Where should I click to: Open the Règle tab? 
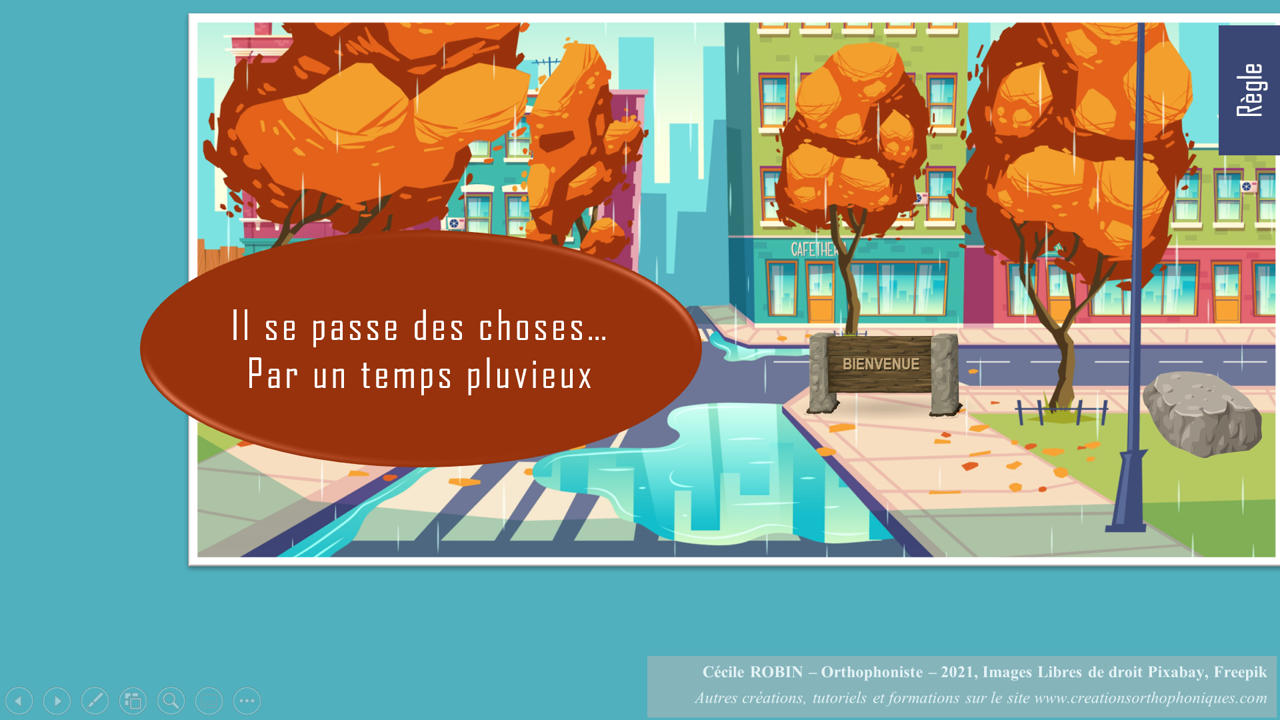(x=1248, y=90)
